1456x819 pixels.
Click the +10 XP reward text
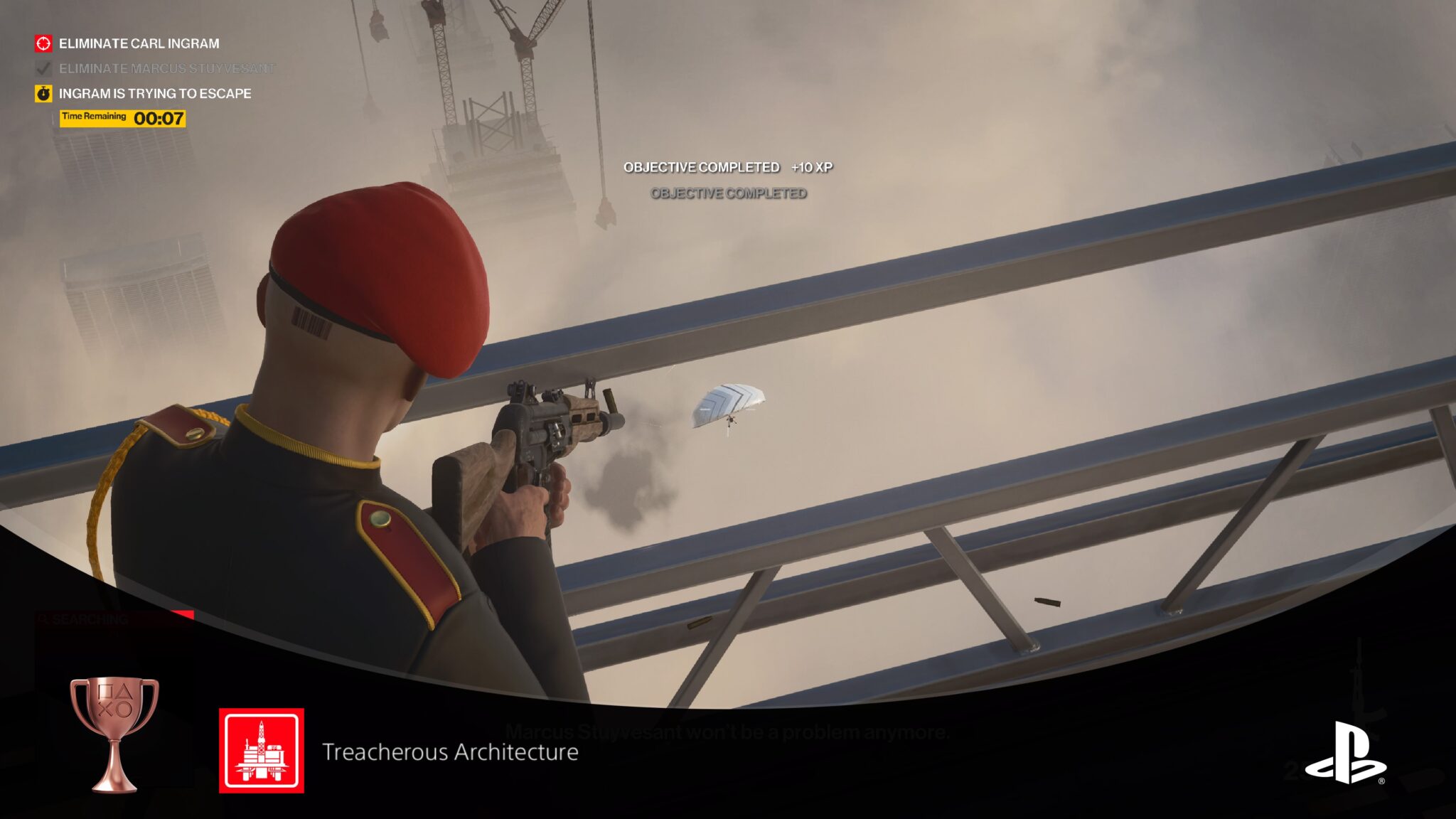click(x=813, y=169)
